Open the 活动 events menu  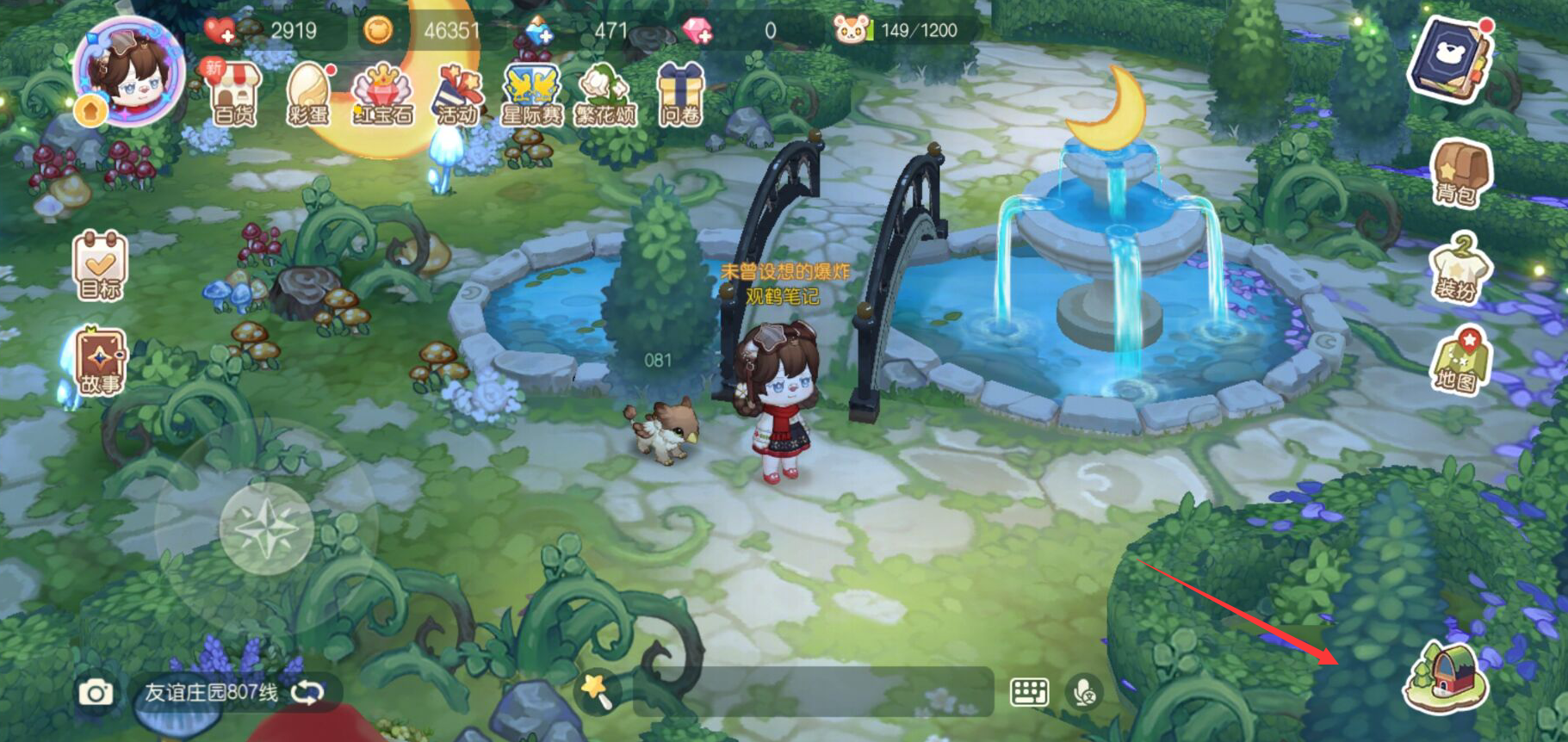coord(457,96)
